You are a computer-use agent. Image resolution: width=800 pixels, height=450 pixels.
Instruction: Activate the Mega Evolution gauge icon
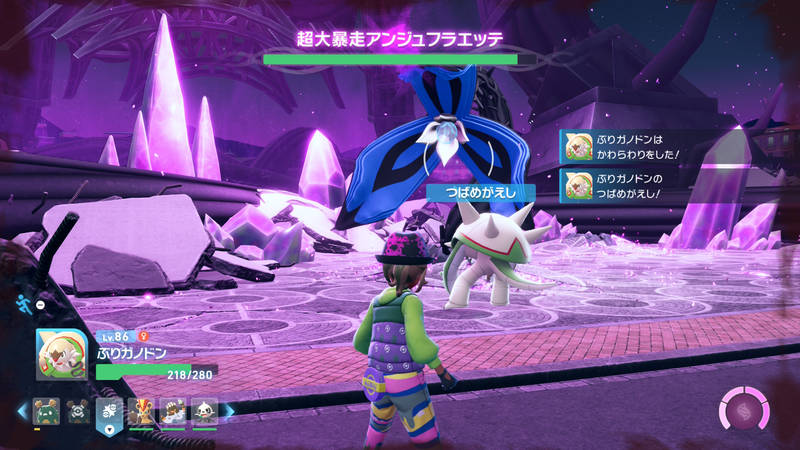click(744, 412)
